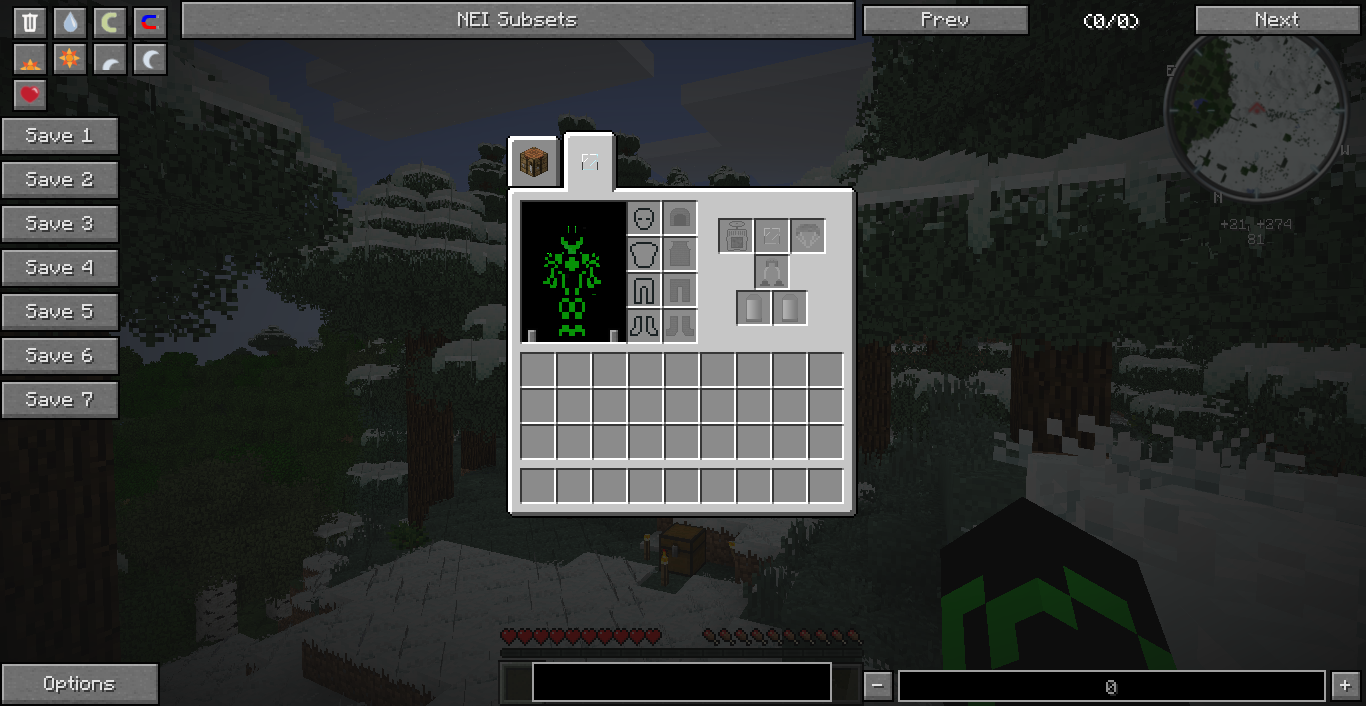Select the parachute equipment slot
1366x706 pixels.
tap(808, 236)
